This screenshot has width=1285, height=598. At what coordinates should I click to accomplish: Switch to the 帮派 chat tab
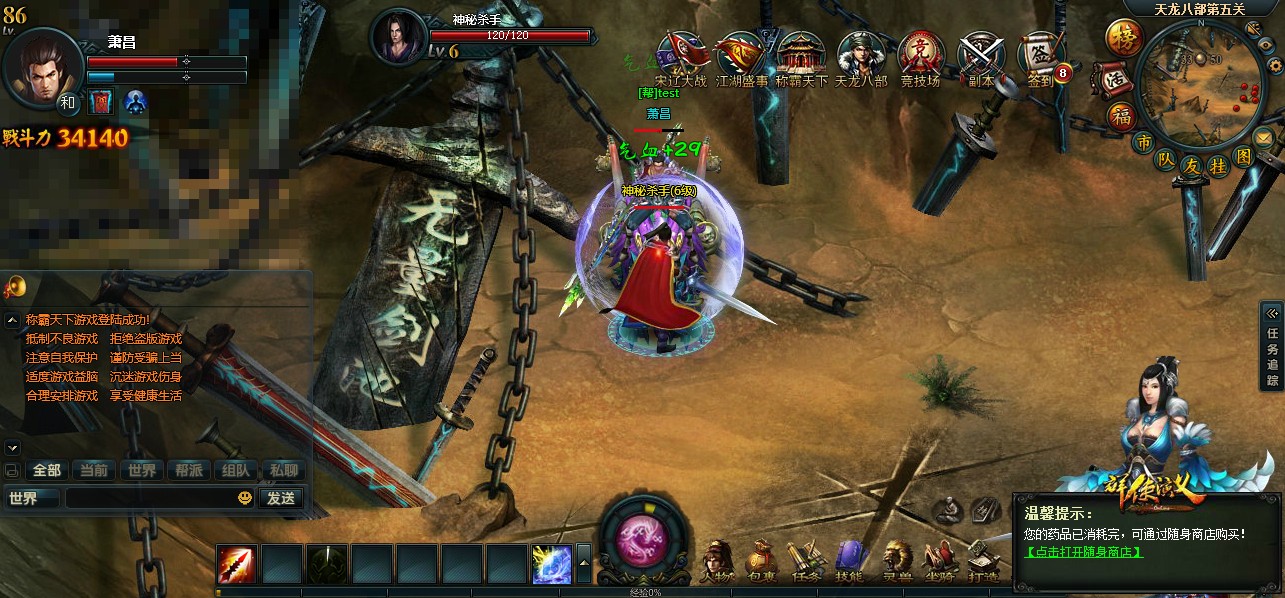coord(188,470)
